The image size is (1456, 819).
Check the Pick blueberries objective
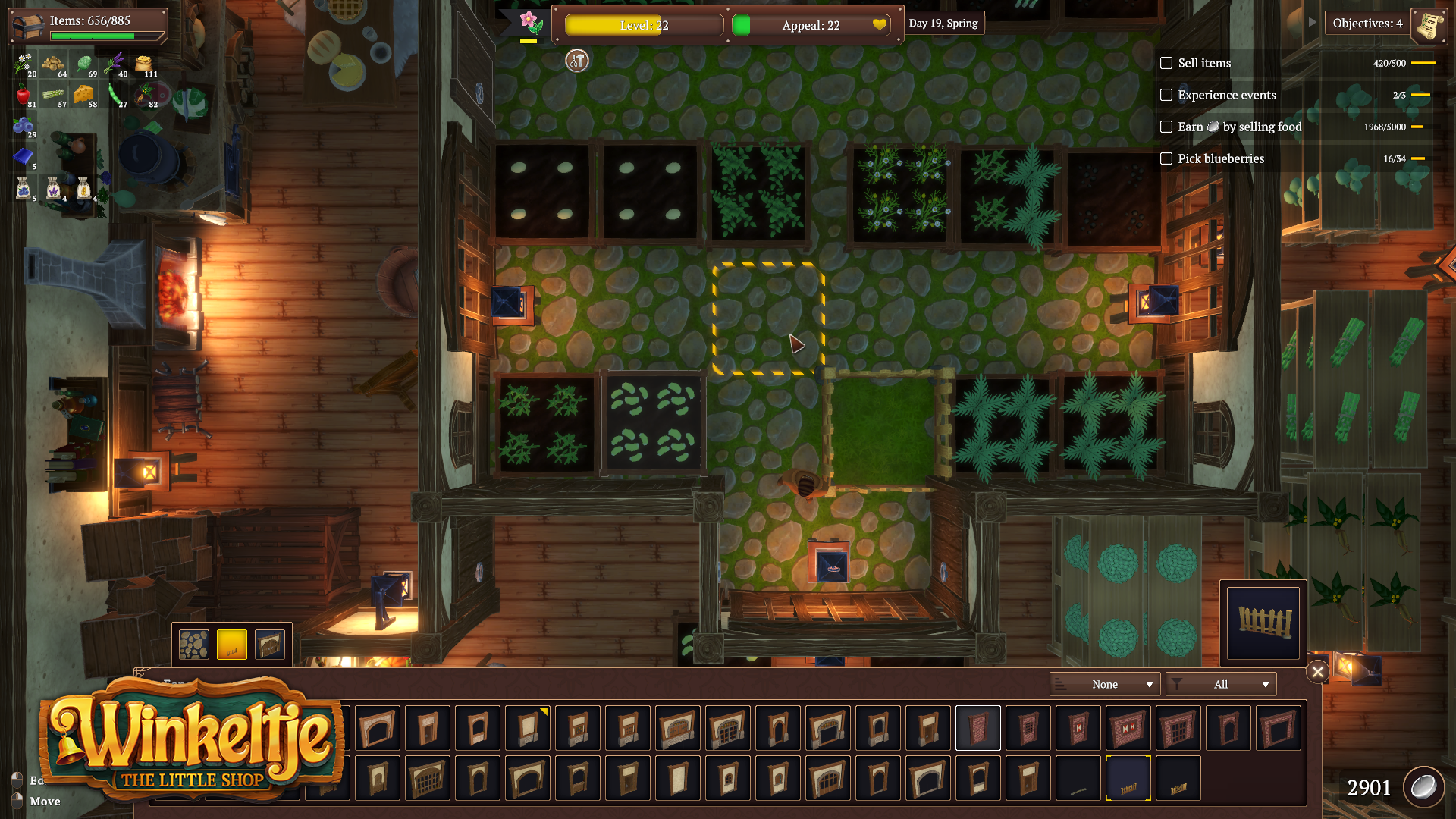1166,159
